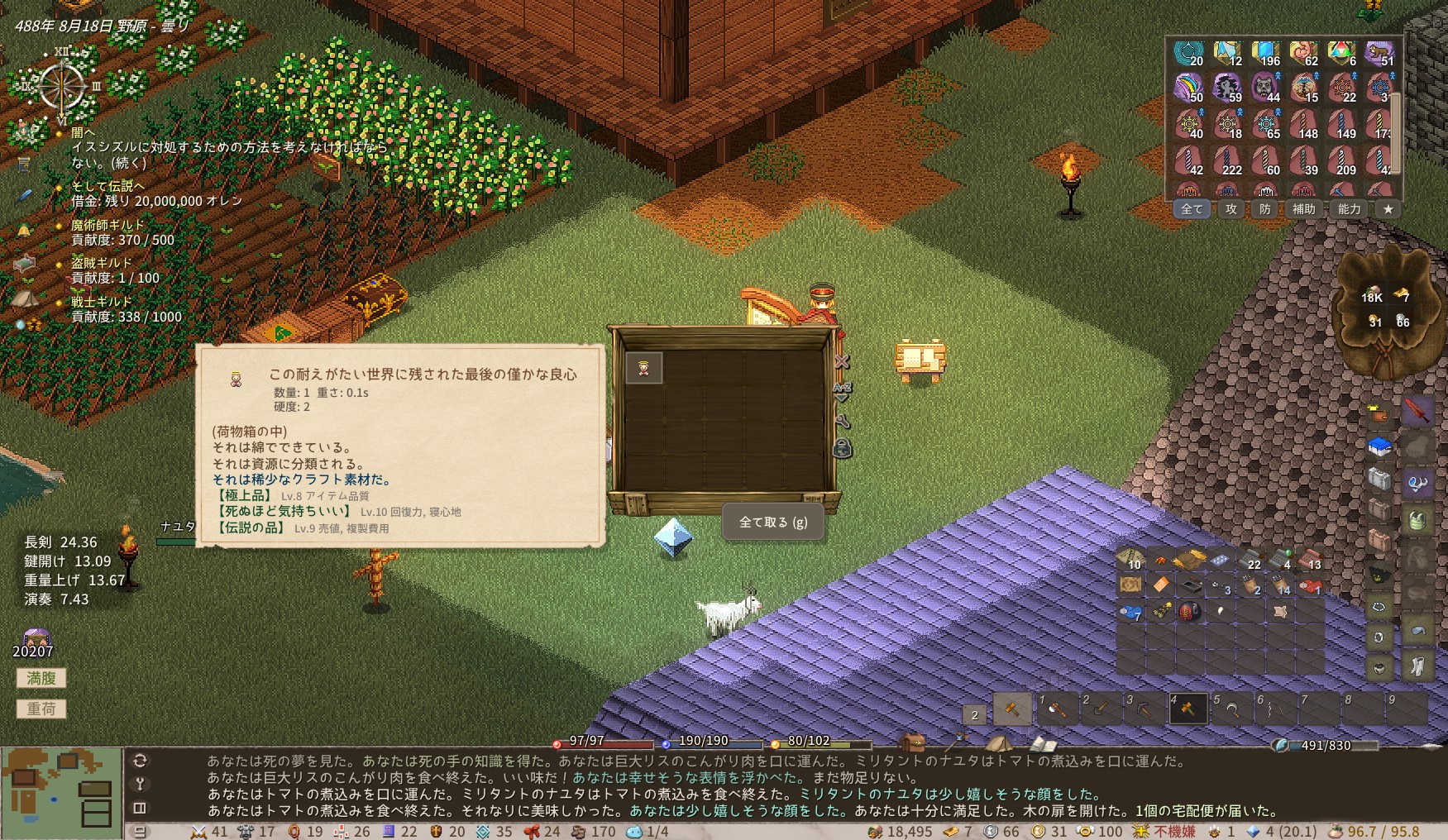Select the 魔術師ギルド quest tracker entry
Image resolution: width=1448 pixels, height=840 pixels.
point(108,225)
